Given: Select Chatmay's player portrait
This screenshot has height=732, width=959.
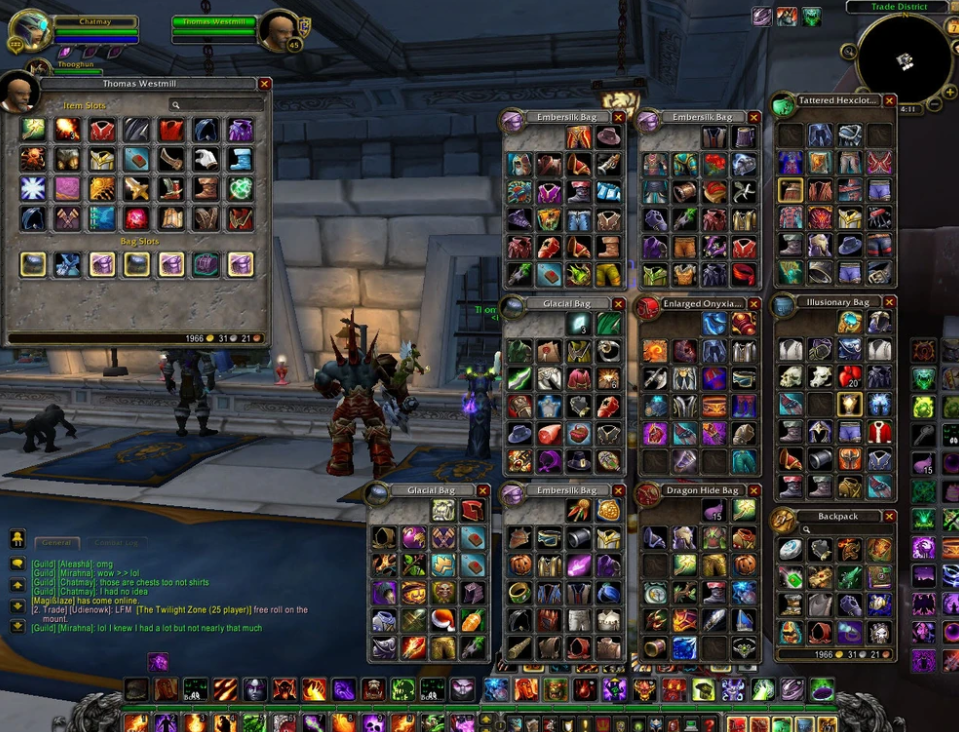Looking at the screenshot, I should [x=27, y=31].
